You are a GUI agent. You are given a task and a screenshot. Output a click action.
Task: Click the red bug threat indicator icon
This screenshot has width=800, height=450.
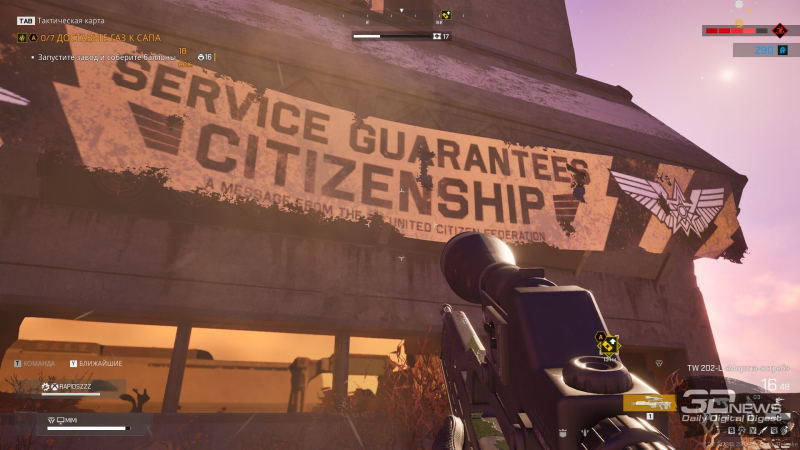pyautogui.click(x=780, y=30)
